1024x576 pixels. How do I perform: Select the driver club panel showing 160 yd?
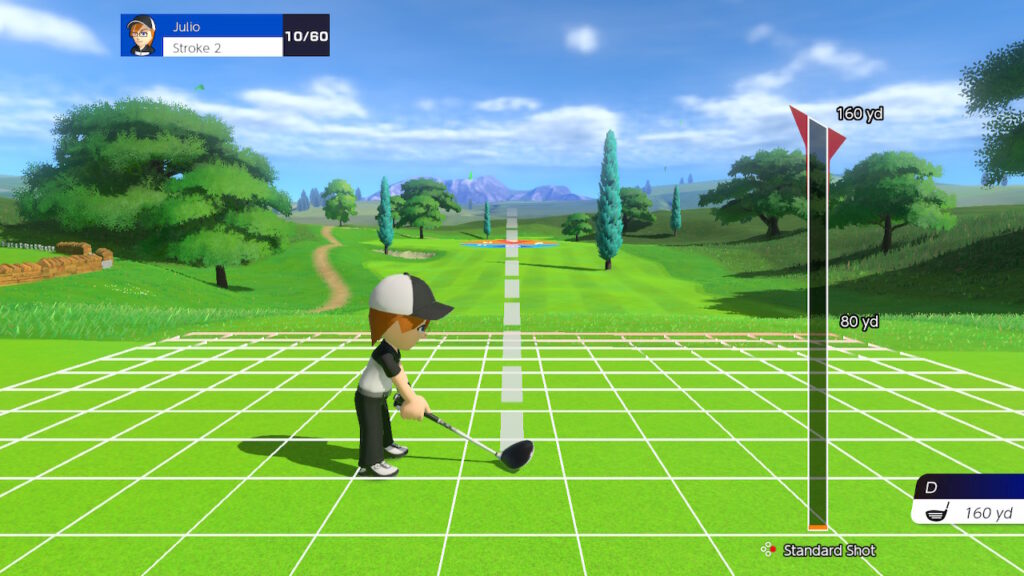click(968, 501)
